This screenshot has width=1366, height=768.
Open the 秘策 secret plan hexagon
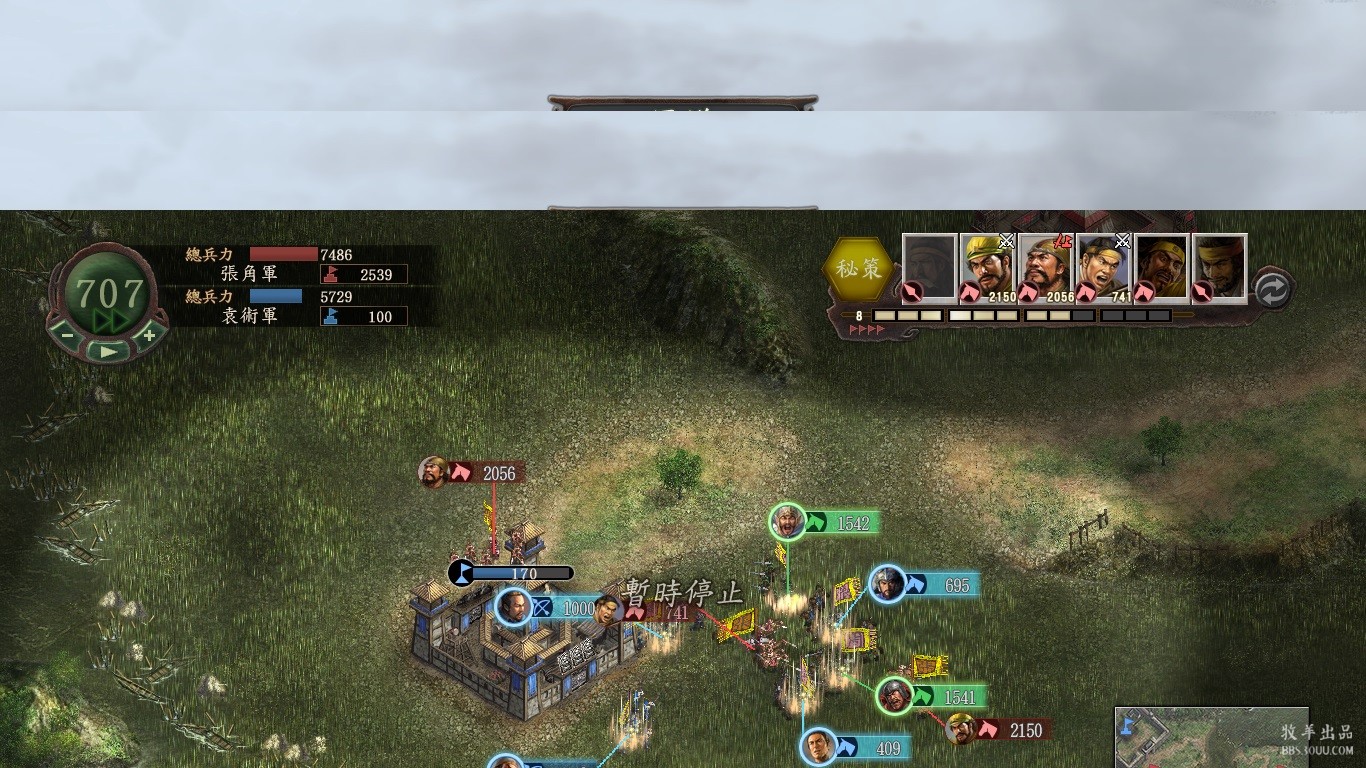coord(858,268)
